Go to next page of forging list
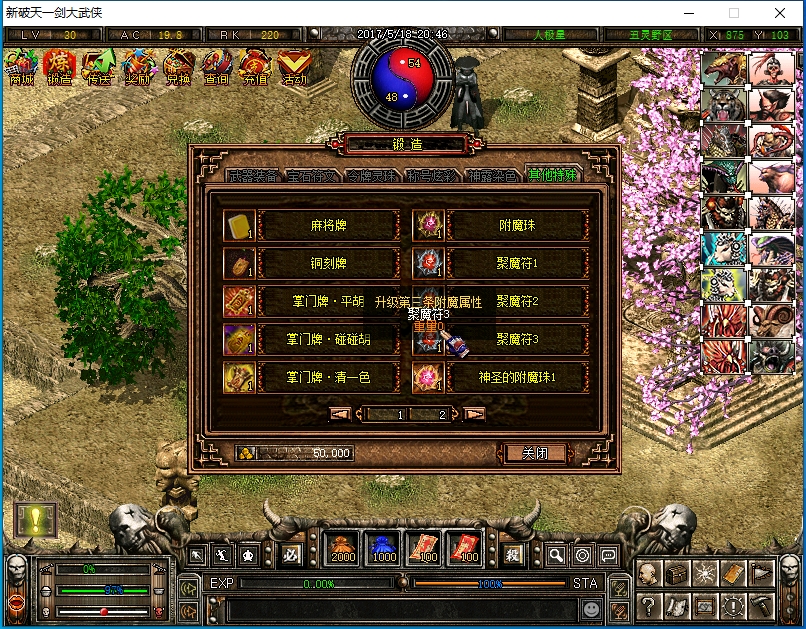 [475, 413]
